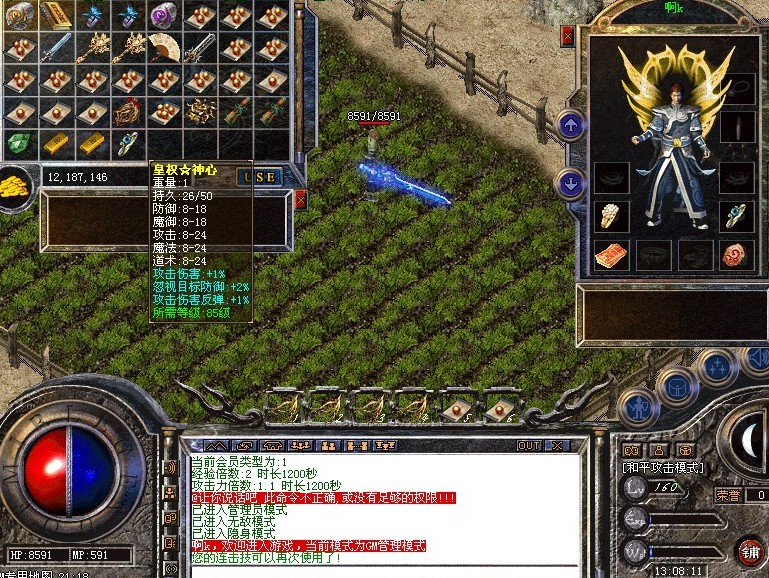Select the folding fan in inventory
The image size is (769, 578).
[162, 45]
